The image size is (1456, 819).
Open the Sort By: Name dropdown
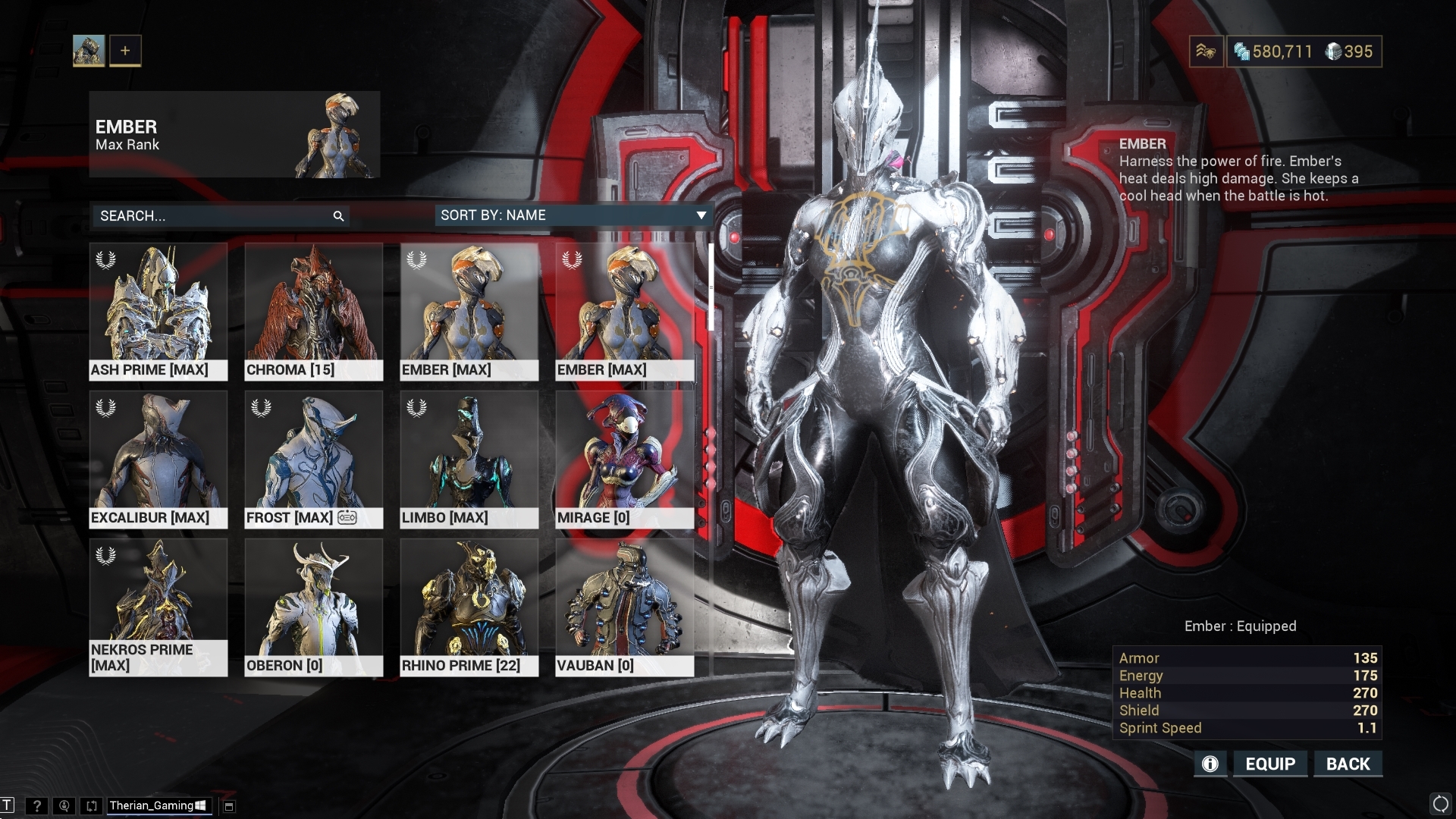tap(573, 215)
